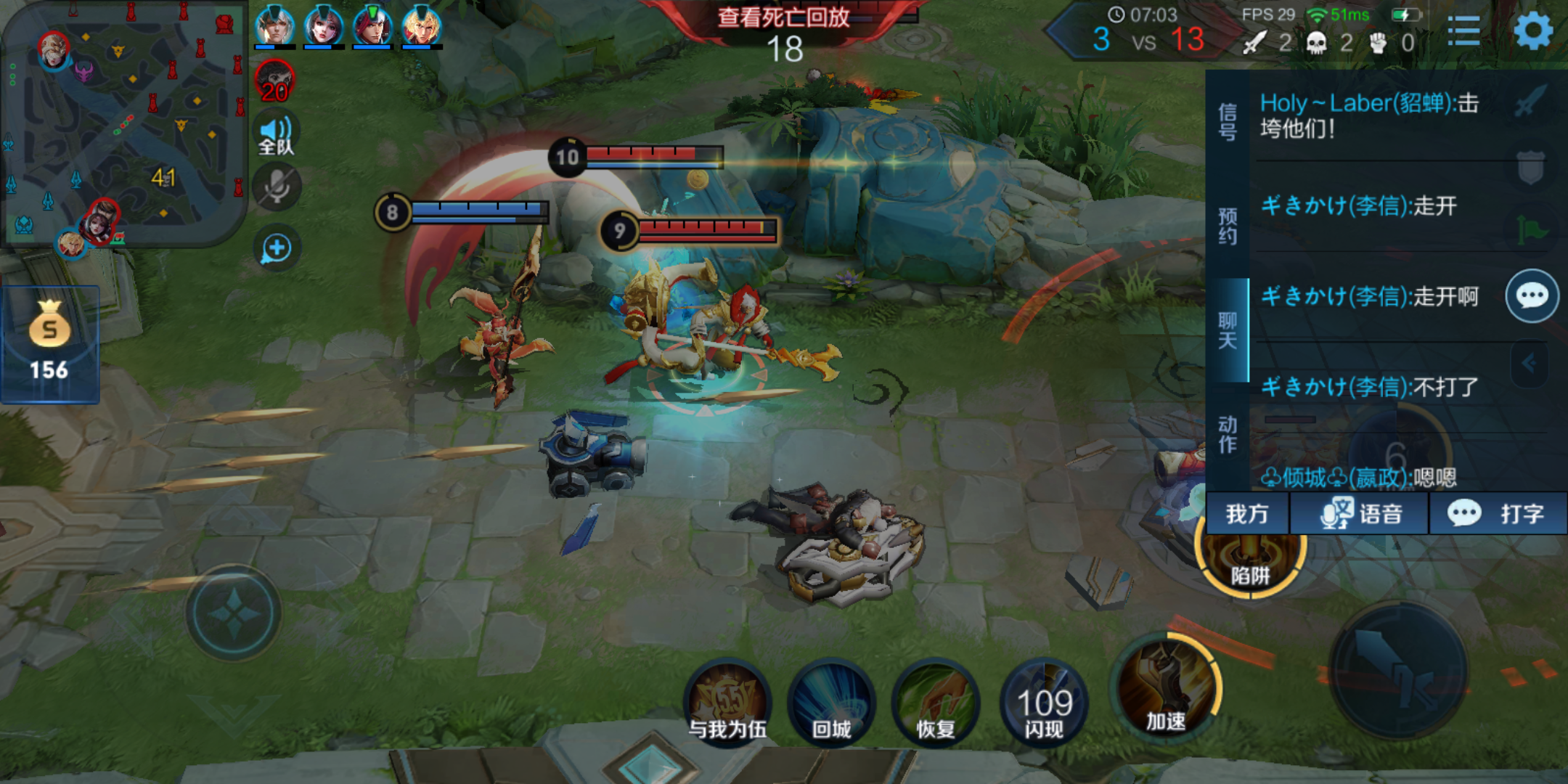Switch to the 预约 tab
Image resolution: width=1568 pixels, height=784 pixels.
click(x=1228, y=226)
